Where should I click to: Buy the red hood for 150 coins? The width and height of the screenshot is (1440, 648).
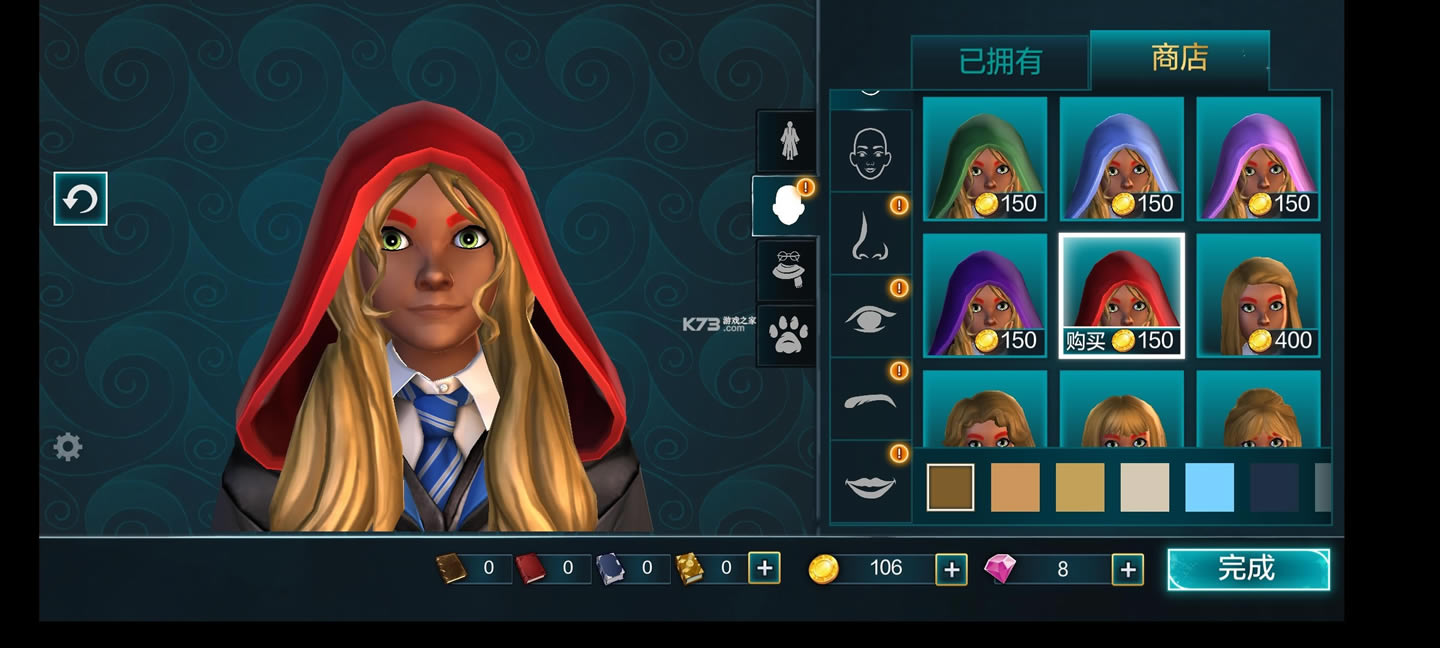click(x=1121, y=295)
